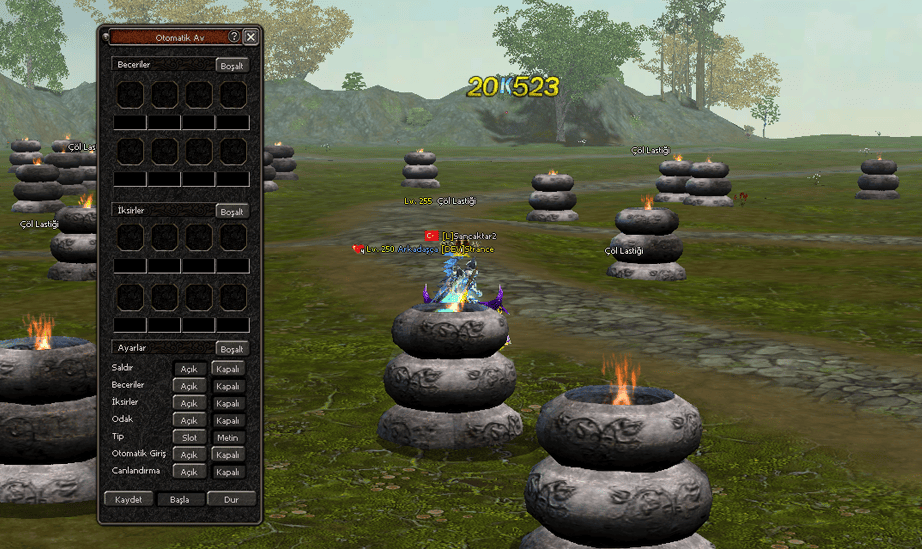Save settings with the Kaydet button
This screenshot has height=549, width=922.
129,499
